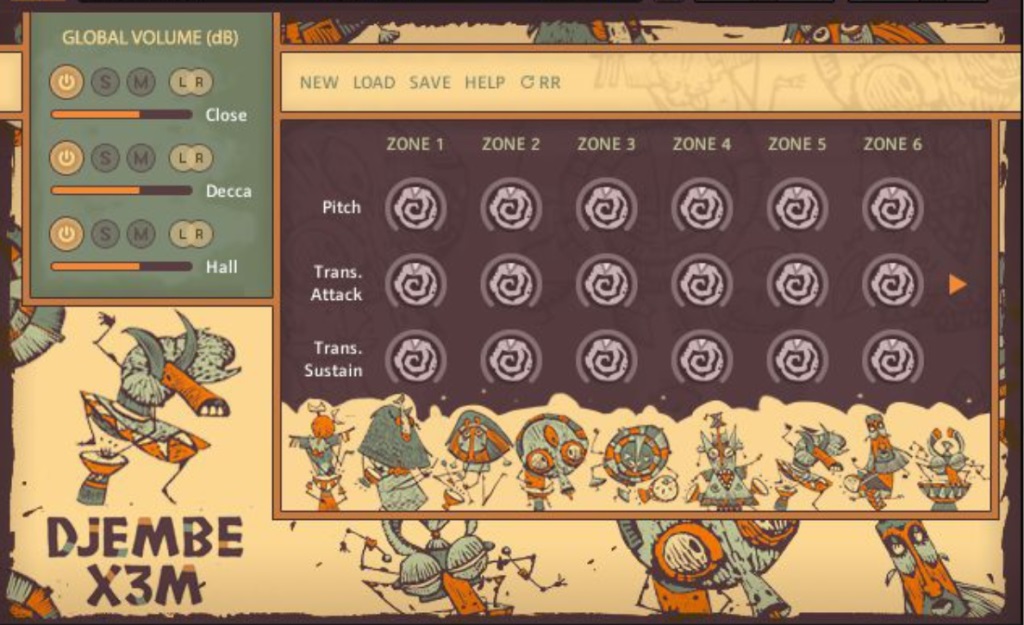Mute the Close mic channel

click(140, 82)
